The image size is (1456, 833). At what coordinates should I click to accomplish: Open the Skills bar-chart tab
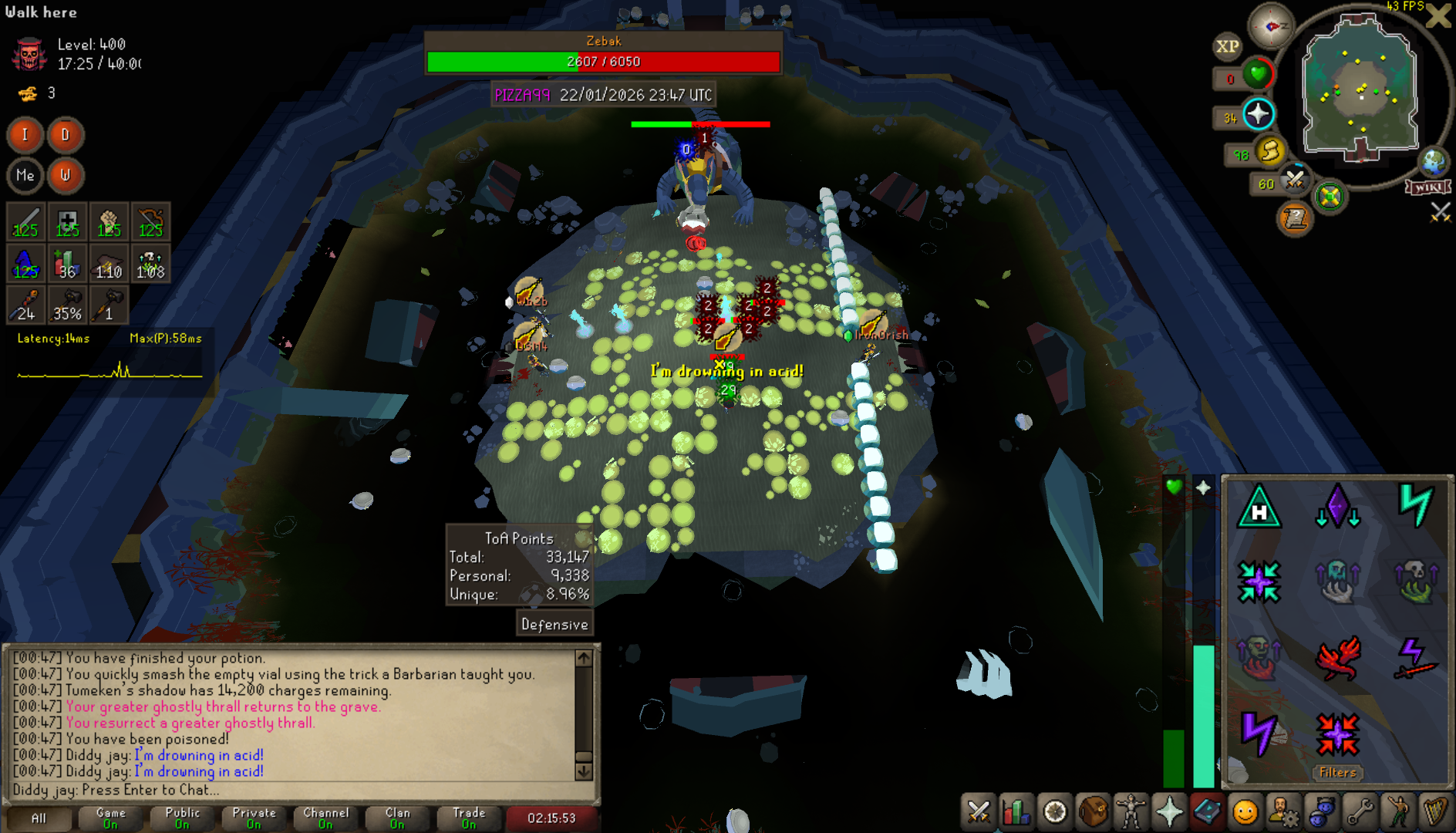pyautogui.click(x=1016, y=812)
